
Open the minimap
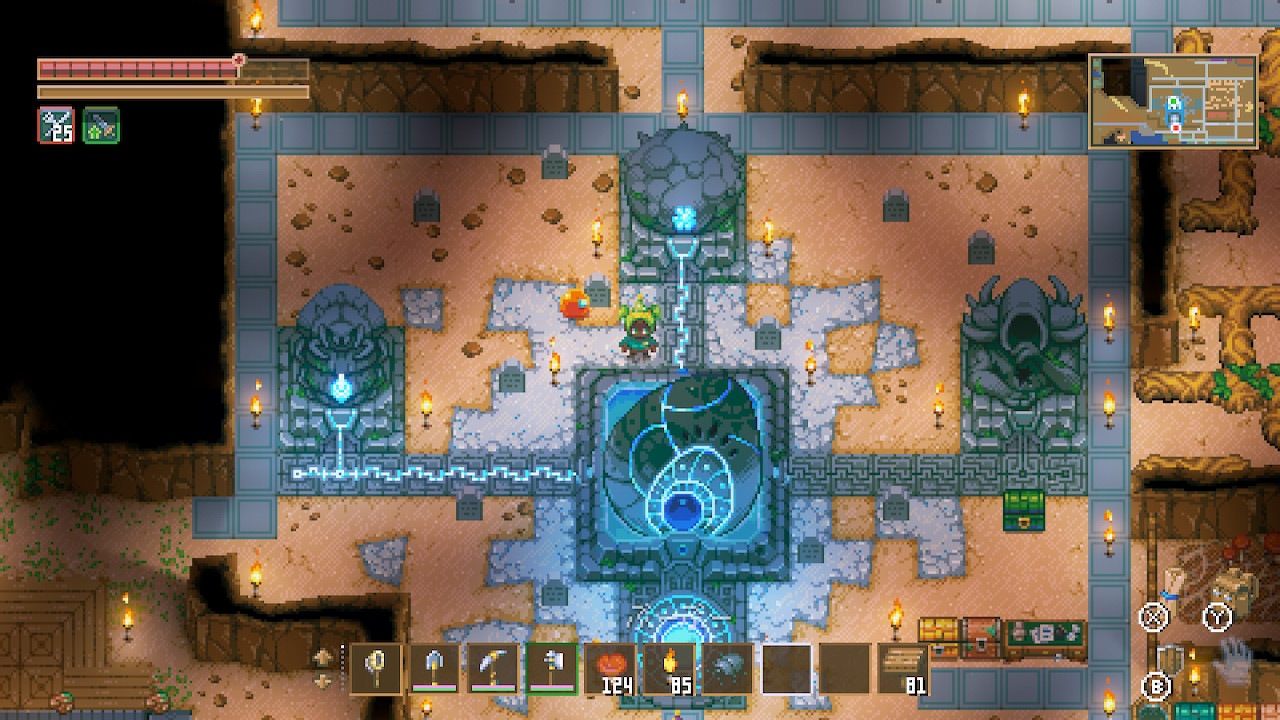pos(1172,101)
